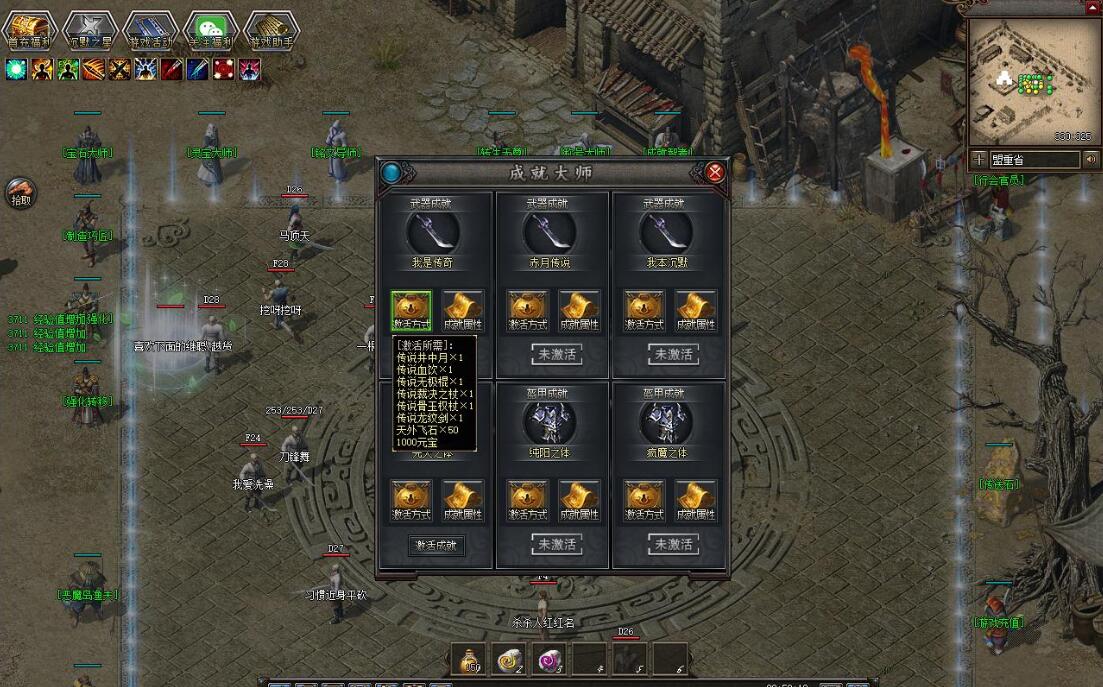Click 激活方式 under 我本沉默
The height and width of the screenshot is (687, 1103).
tap(645, 311)
